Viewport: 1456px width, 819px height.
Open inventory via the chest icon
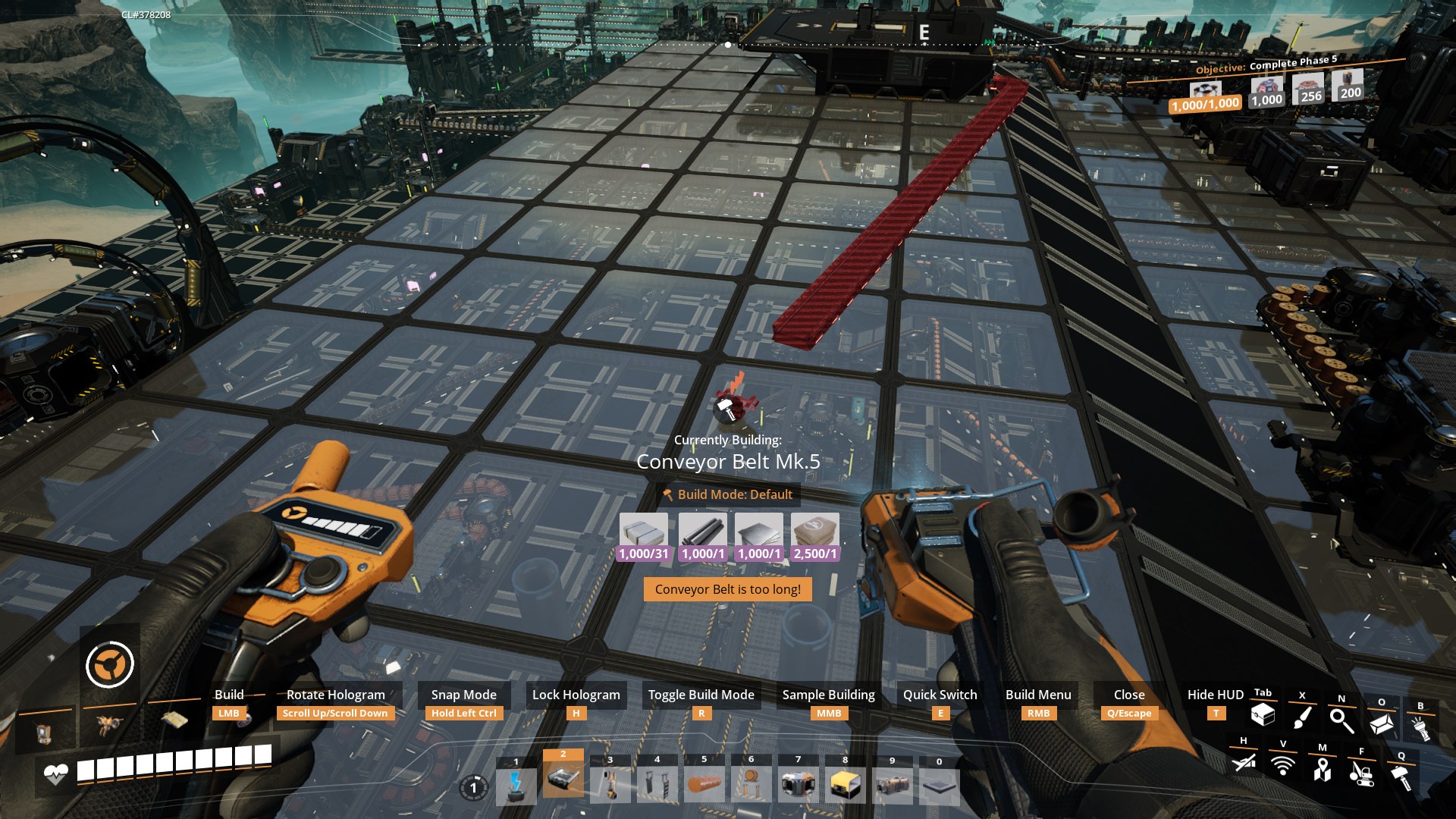pyautogui.click(x=1263, y=714)
